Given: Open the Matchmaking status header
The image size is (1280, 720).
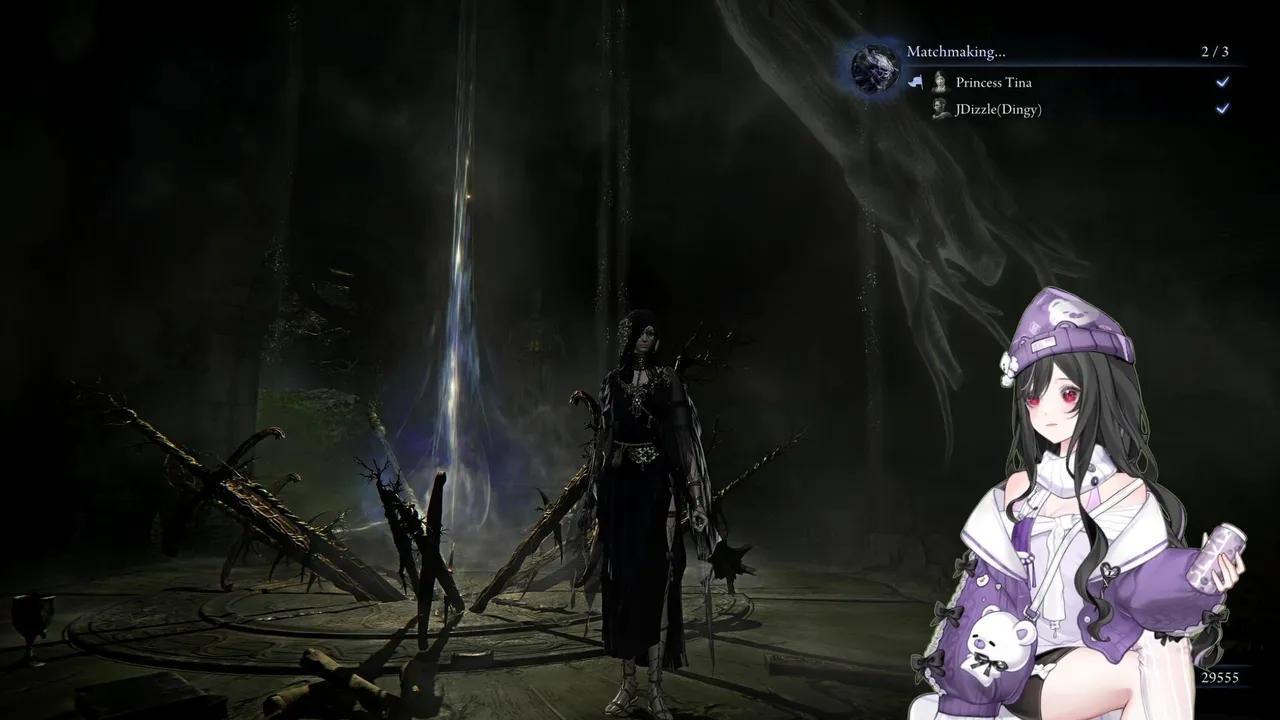Looking at the screenshot, I should (956, 51).
